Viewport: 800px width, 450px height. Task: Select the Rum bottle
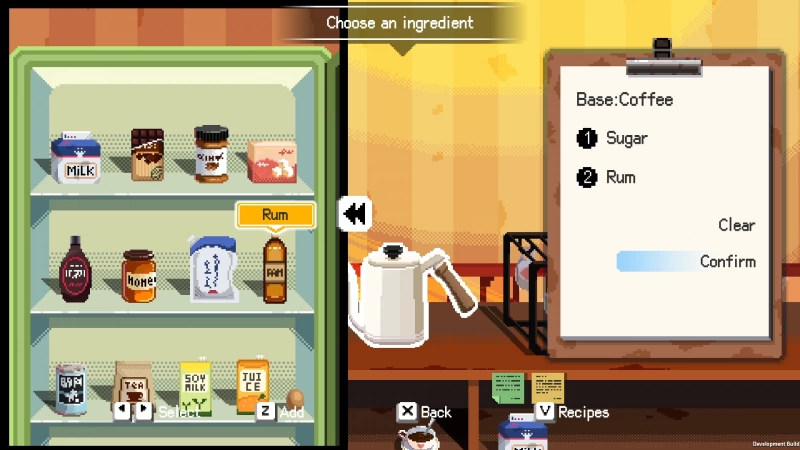[275, 268]
